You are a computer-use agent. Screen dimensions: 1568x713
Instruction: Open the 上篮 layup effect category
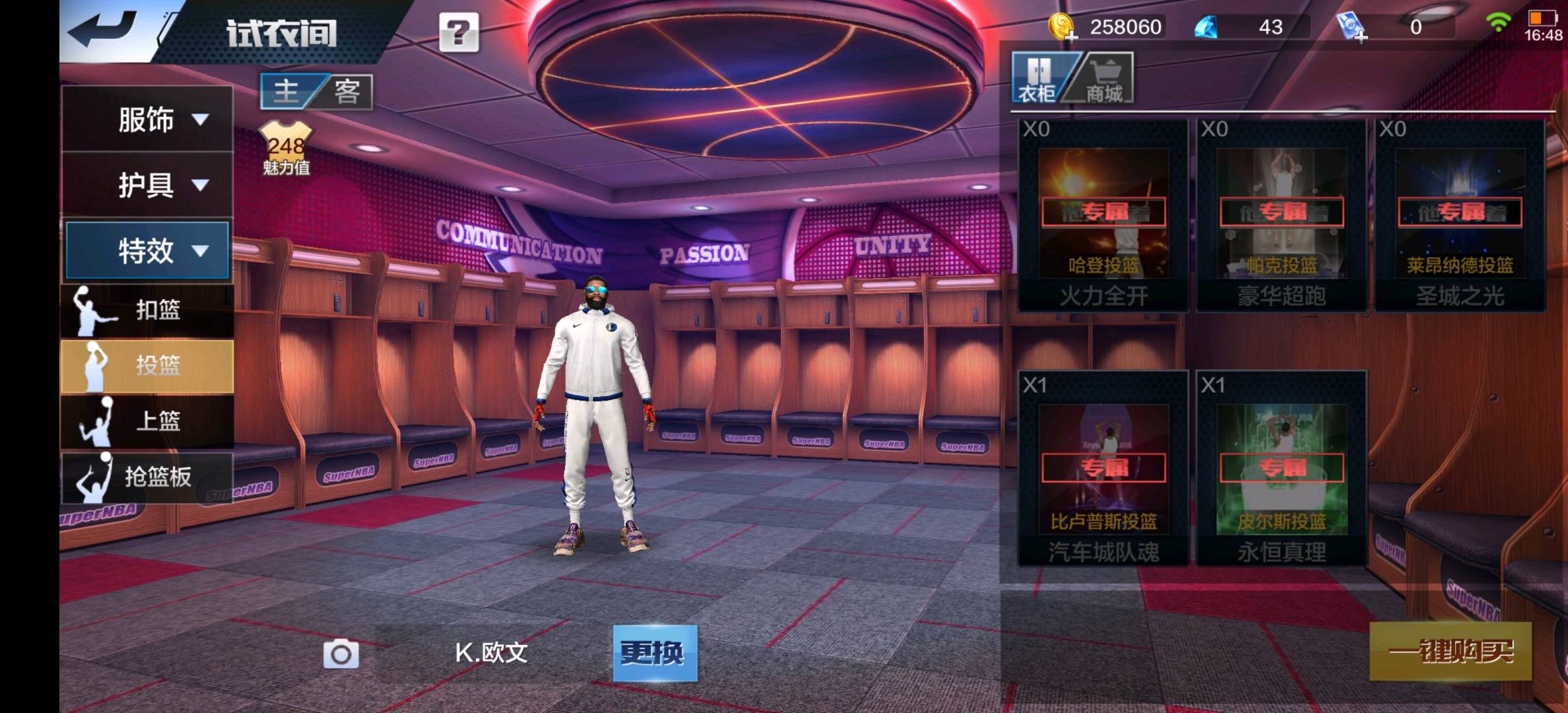[x=147, y=421]
